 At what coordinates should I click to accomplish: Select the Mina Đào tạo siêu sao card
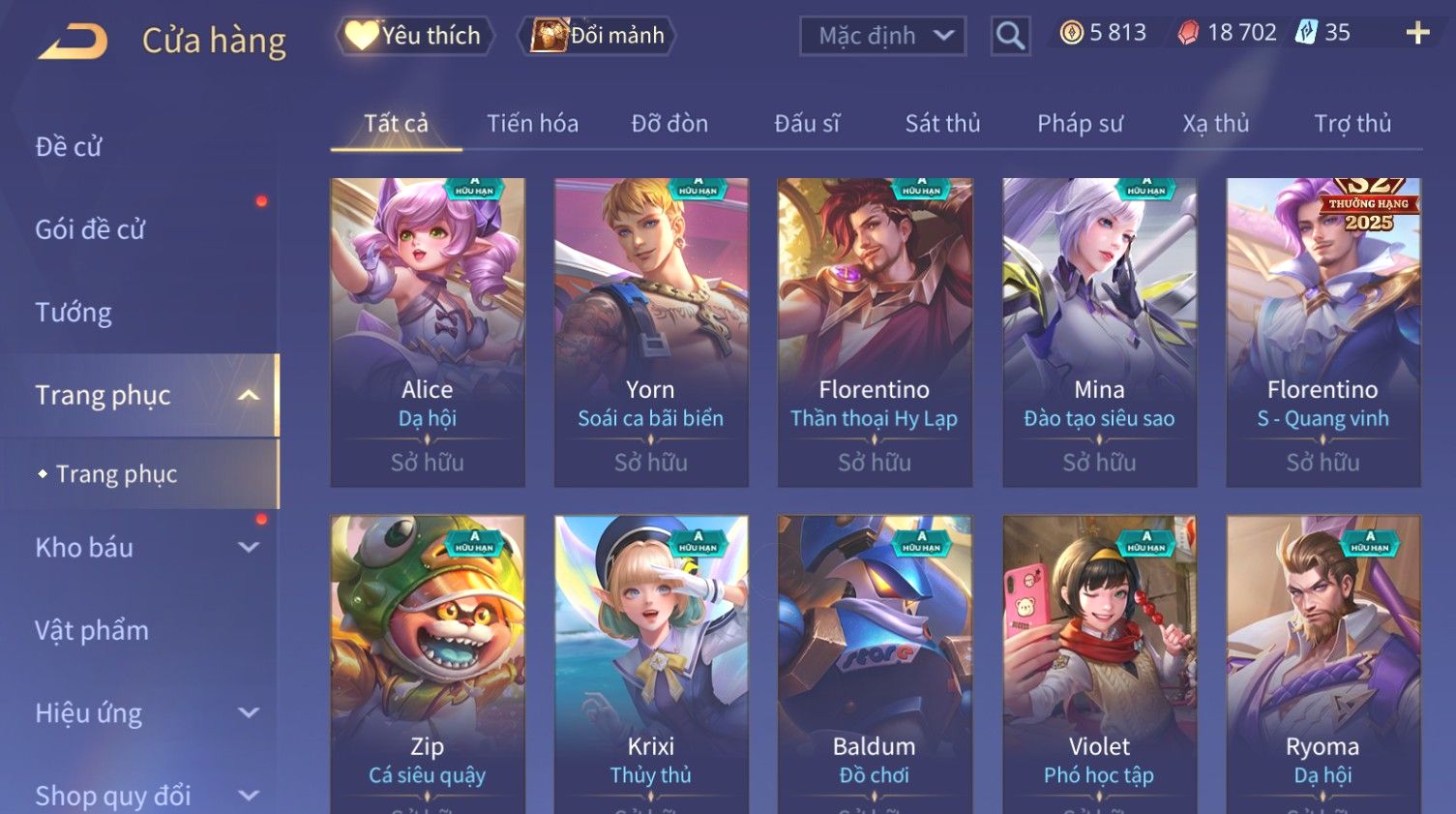[1099, 331]
